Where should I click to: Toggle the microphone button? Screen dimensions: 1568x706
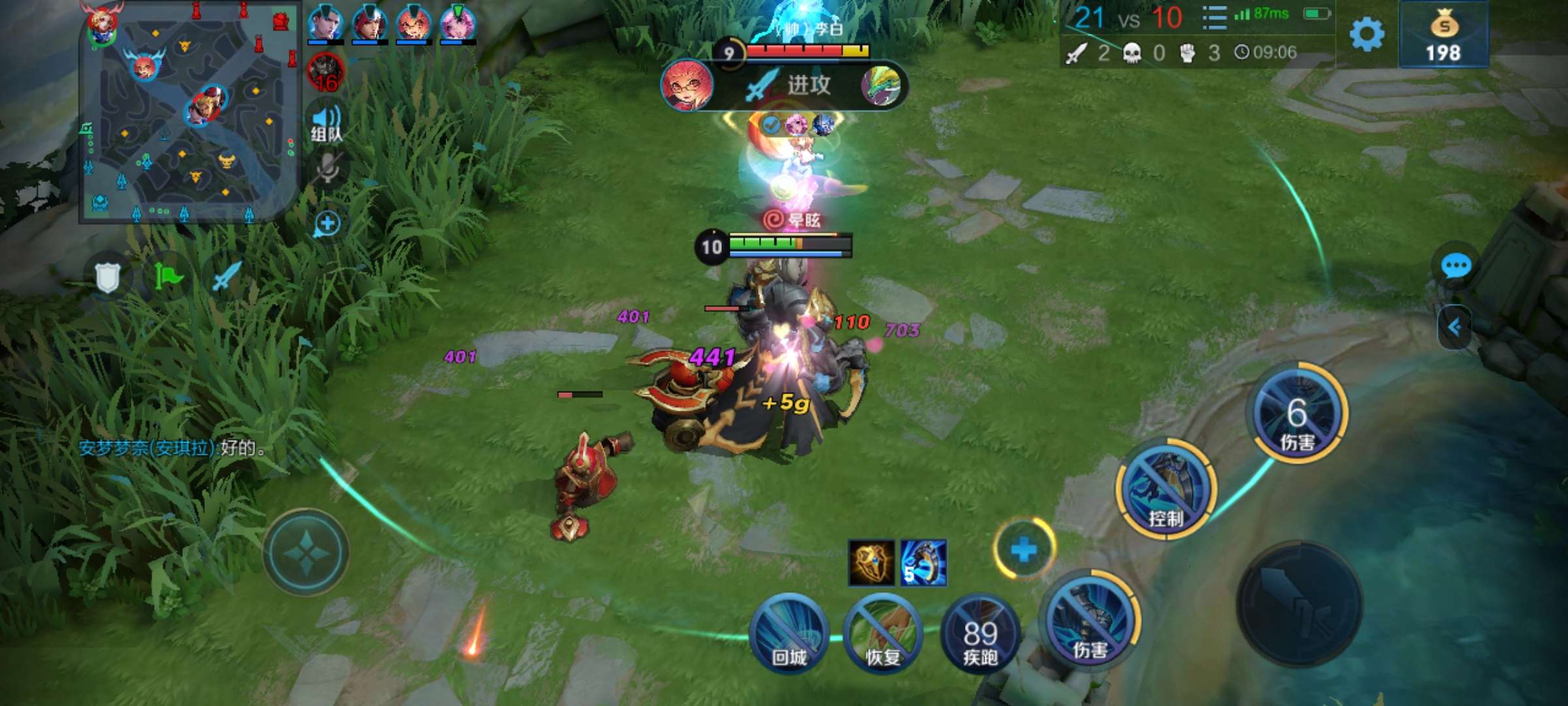pyautogui.click(x=327, y=169)
